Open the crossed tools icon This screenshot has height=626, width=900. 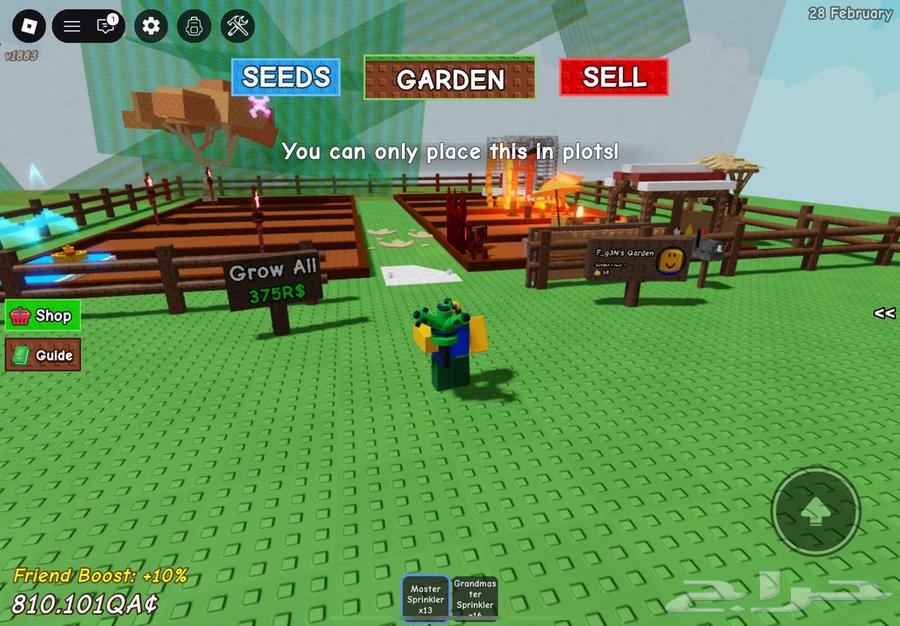[x=238, y=26]
